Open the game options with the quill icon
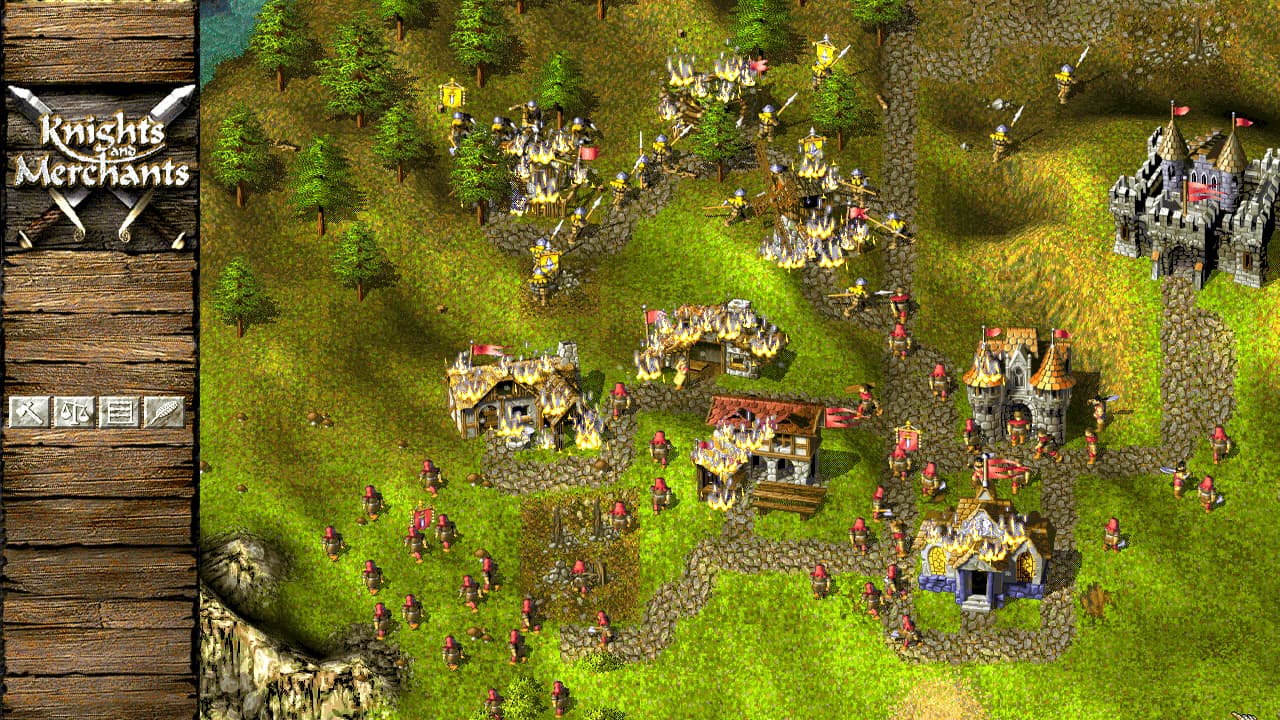This screenshot has height=720, width=1280. tap(164, 412)
